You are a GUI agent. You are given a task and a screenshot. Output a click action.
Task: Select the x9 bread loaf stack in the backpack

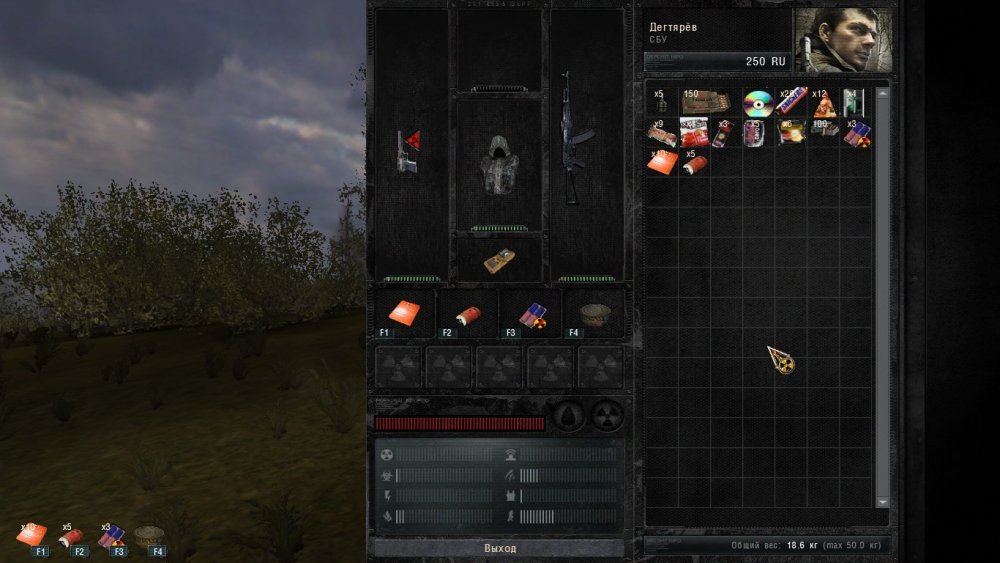660,133
